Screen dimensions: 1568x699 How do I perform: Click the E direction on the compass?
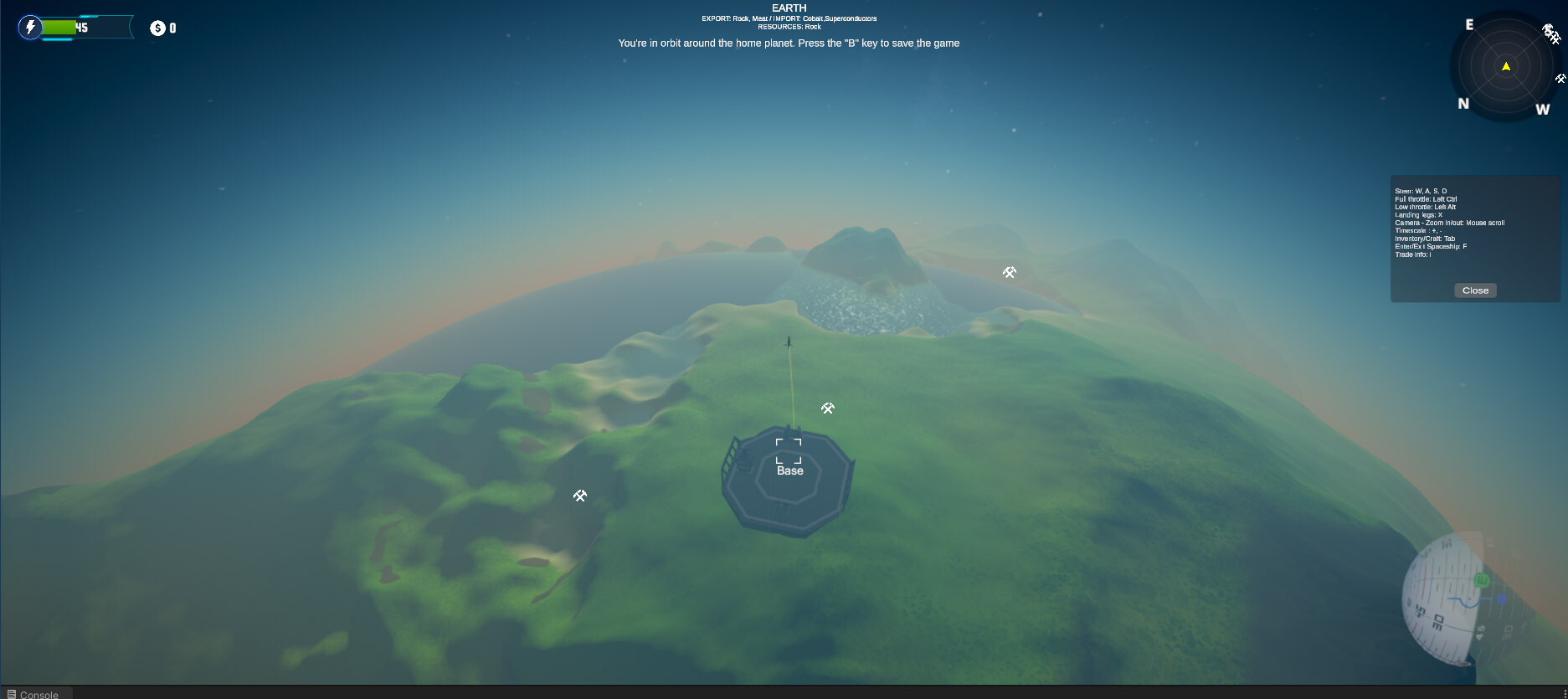click(1468, 25)
